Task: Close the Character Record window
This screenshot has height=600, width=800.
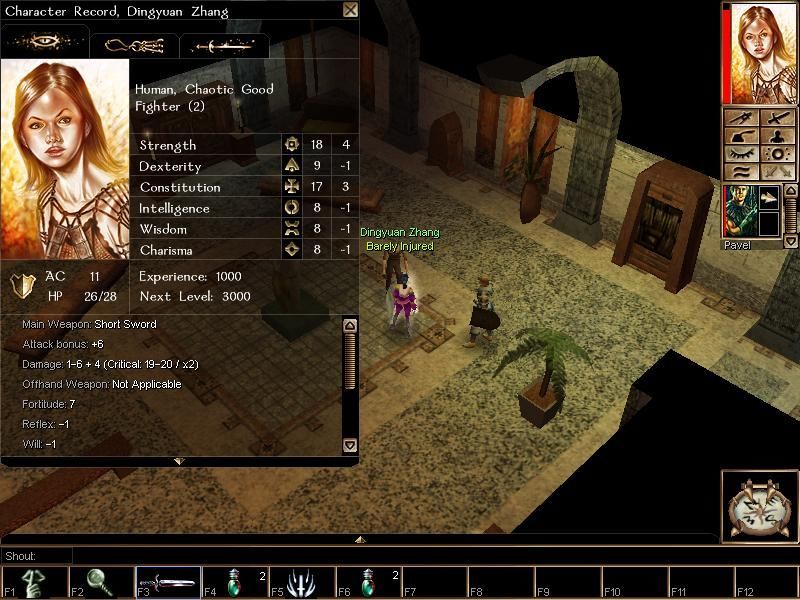Action: click(x=350, y=10)
